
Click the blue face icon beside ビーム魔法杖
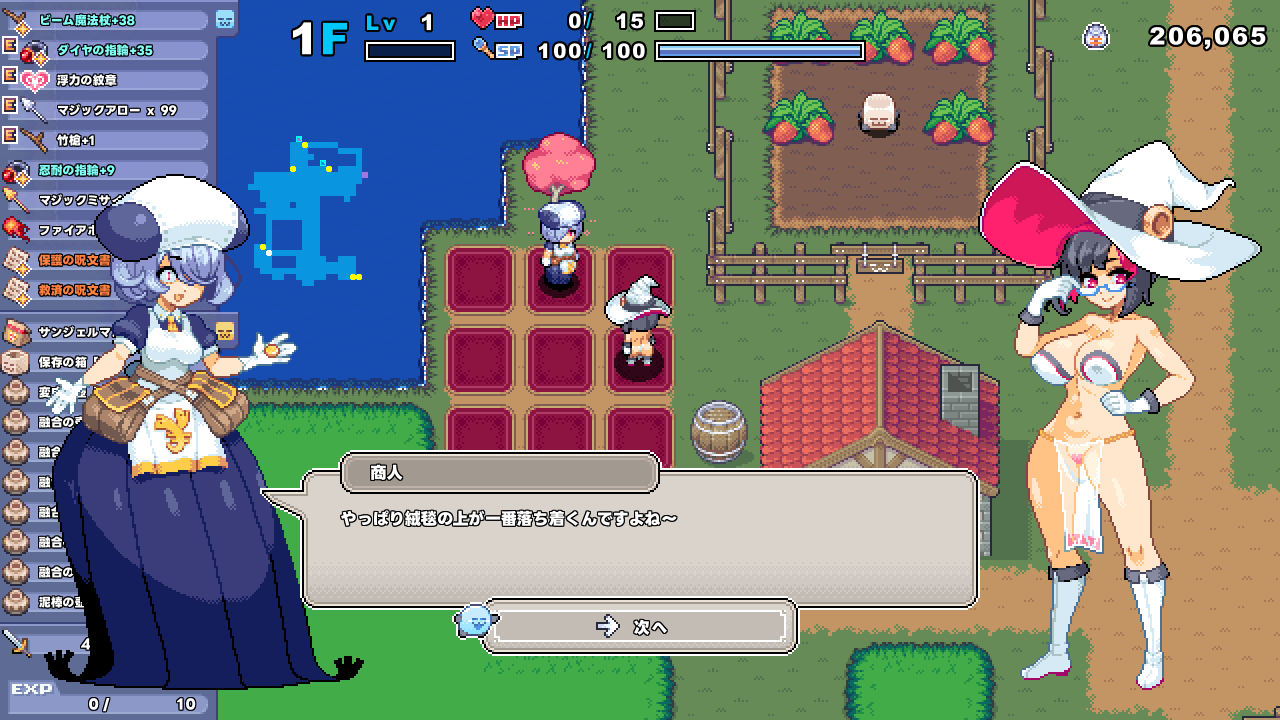point(224,19)
